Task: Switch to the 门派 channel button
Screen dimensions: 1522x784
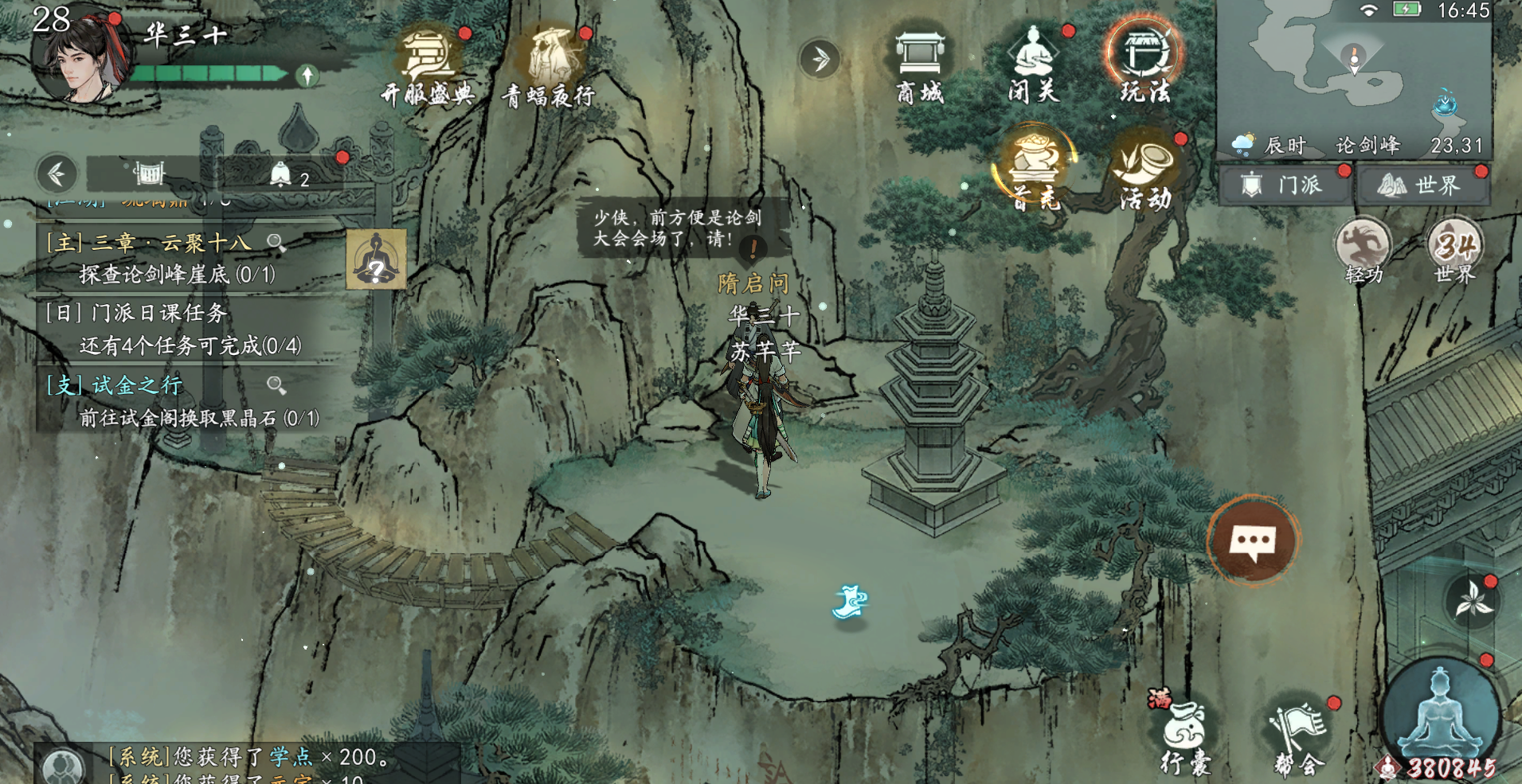Action: click(1284, 185)
